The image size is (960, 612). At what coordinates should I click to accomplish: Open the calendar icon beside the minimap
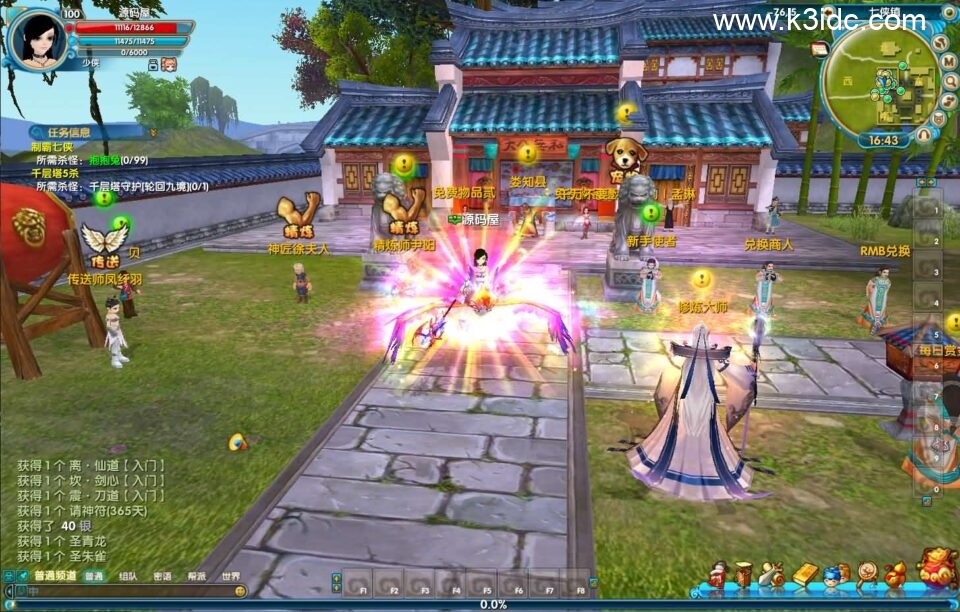[x=820, y=48]
